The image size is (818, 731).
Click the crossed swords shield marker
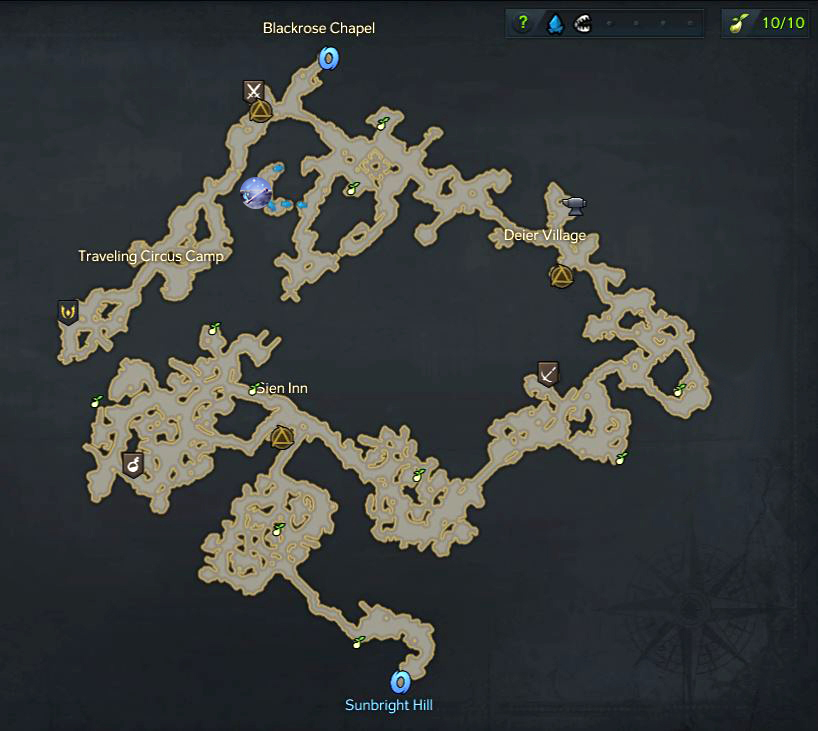254,92
